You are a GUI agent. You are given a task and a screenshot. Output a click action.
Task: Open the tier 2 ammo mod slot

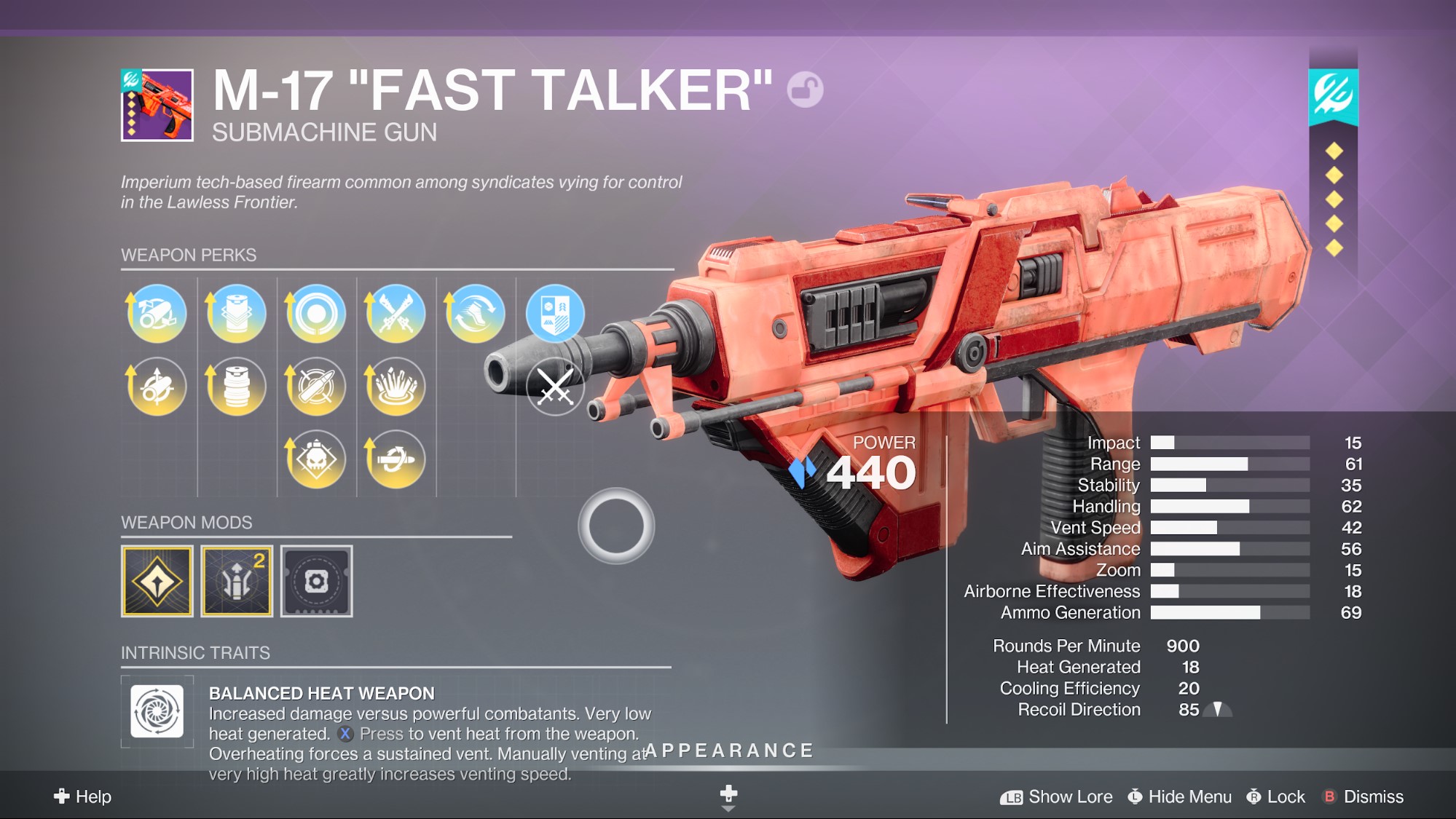click(x=237, y=582)
